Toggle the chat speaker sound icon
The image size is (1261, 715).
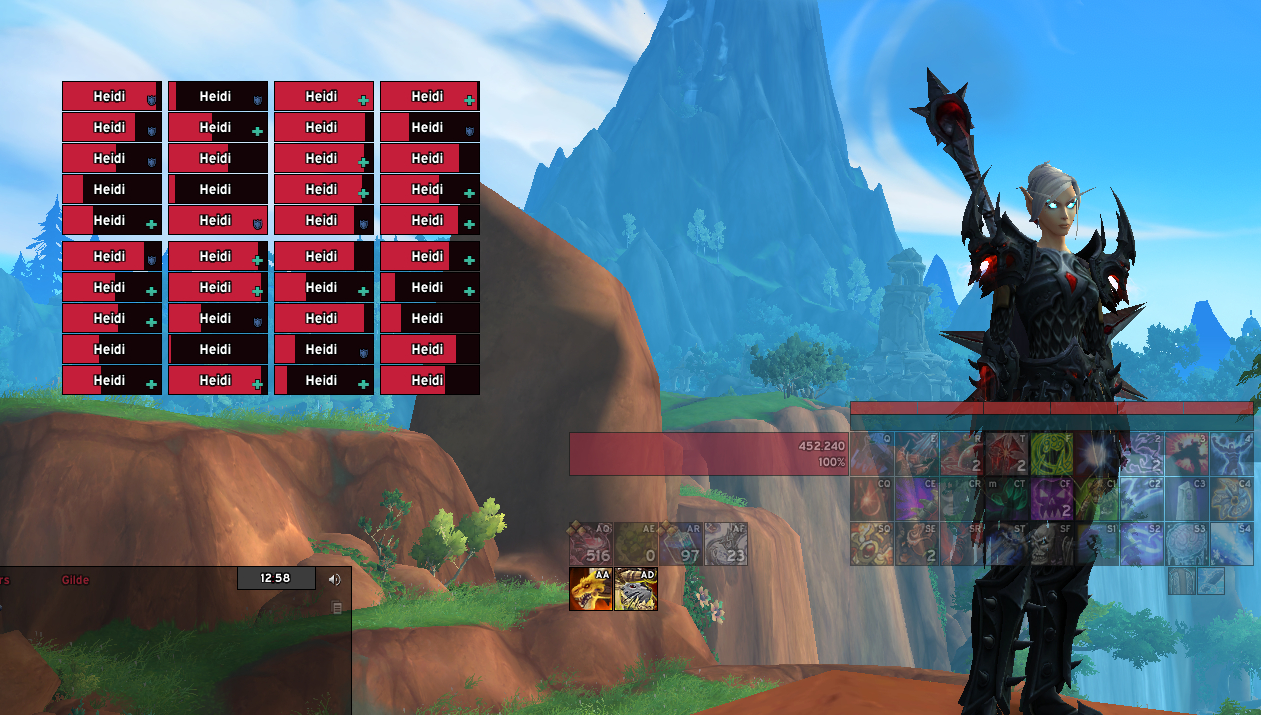tap(334, 579)
